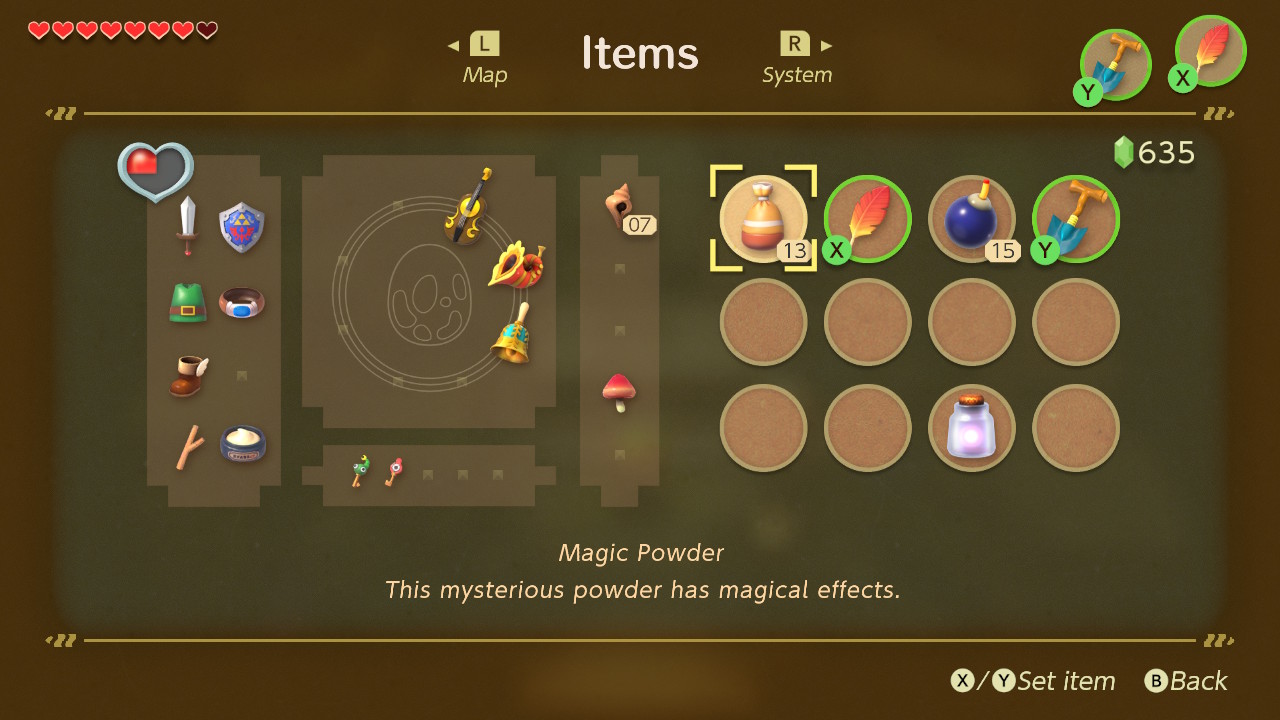Select the cello instrument
Screen dimensions: 1280x720
[468, 207]
